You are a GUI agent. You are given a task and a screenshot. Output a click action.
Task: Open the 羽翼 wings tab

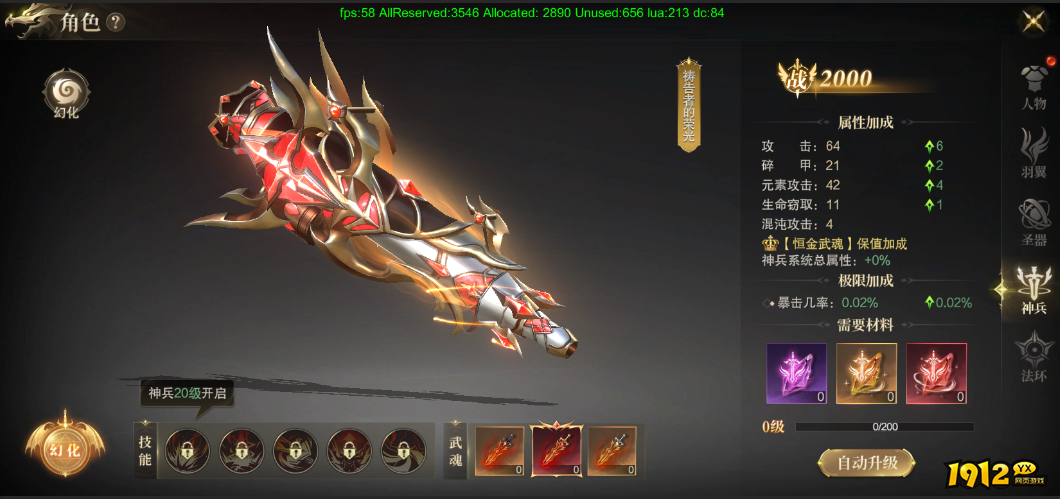[x=1033, y=153]
